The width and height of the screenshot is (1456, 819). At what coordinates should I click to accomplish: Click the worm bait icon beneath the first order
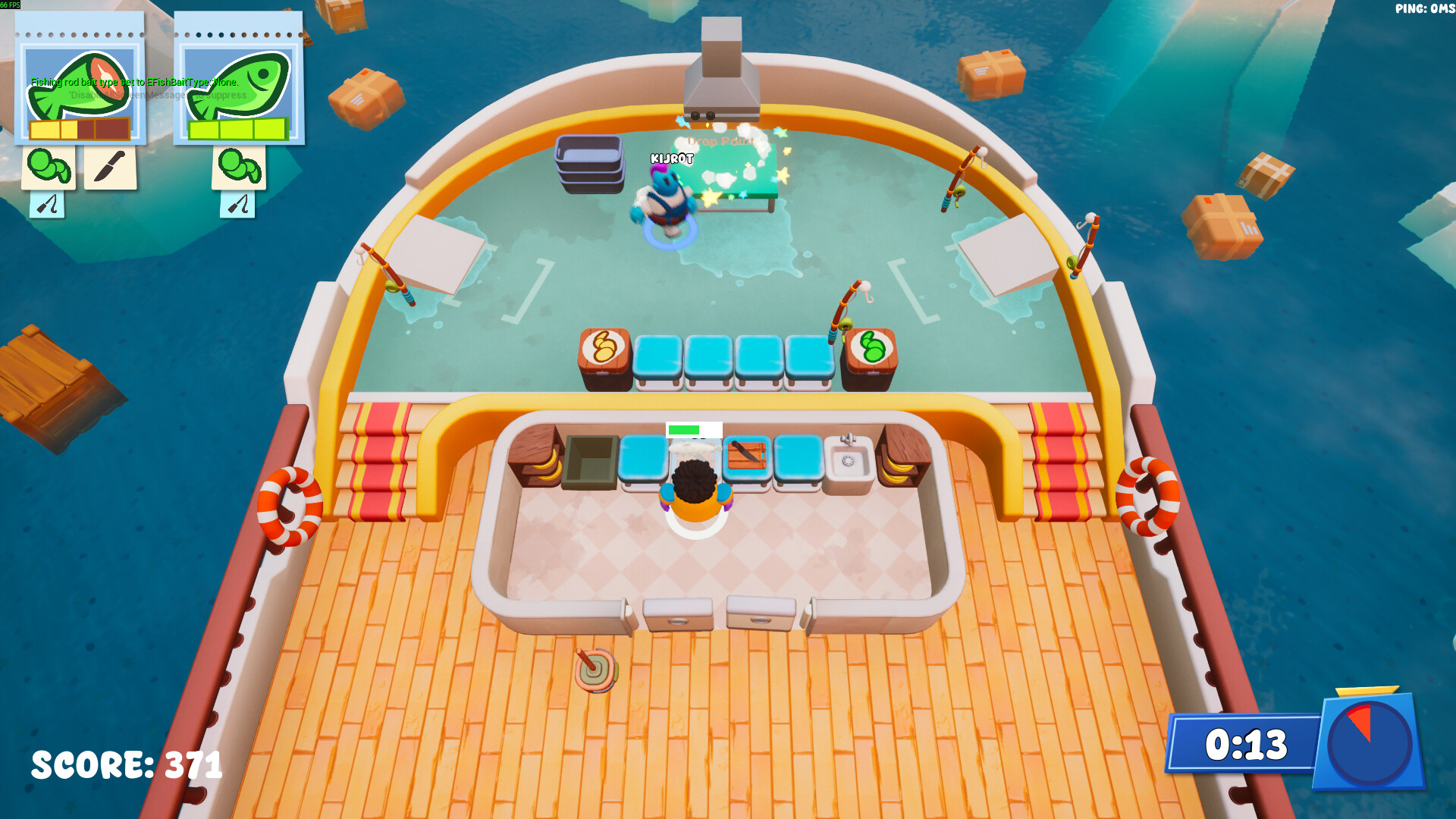pyautogui.click(x=48, y=165)
